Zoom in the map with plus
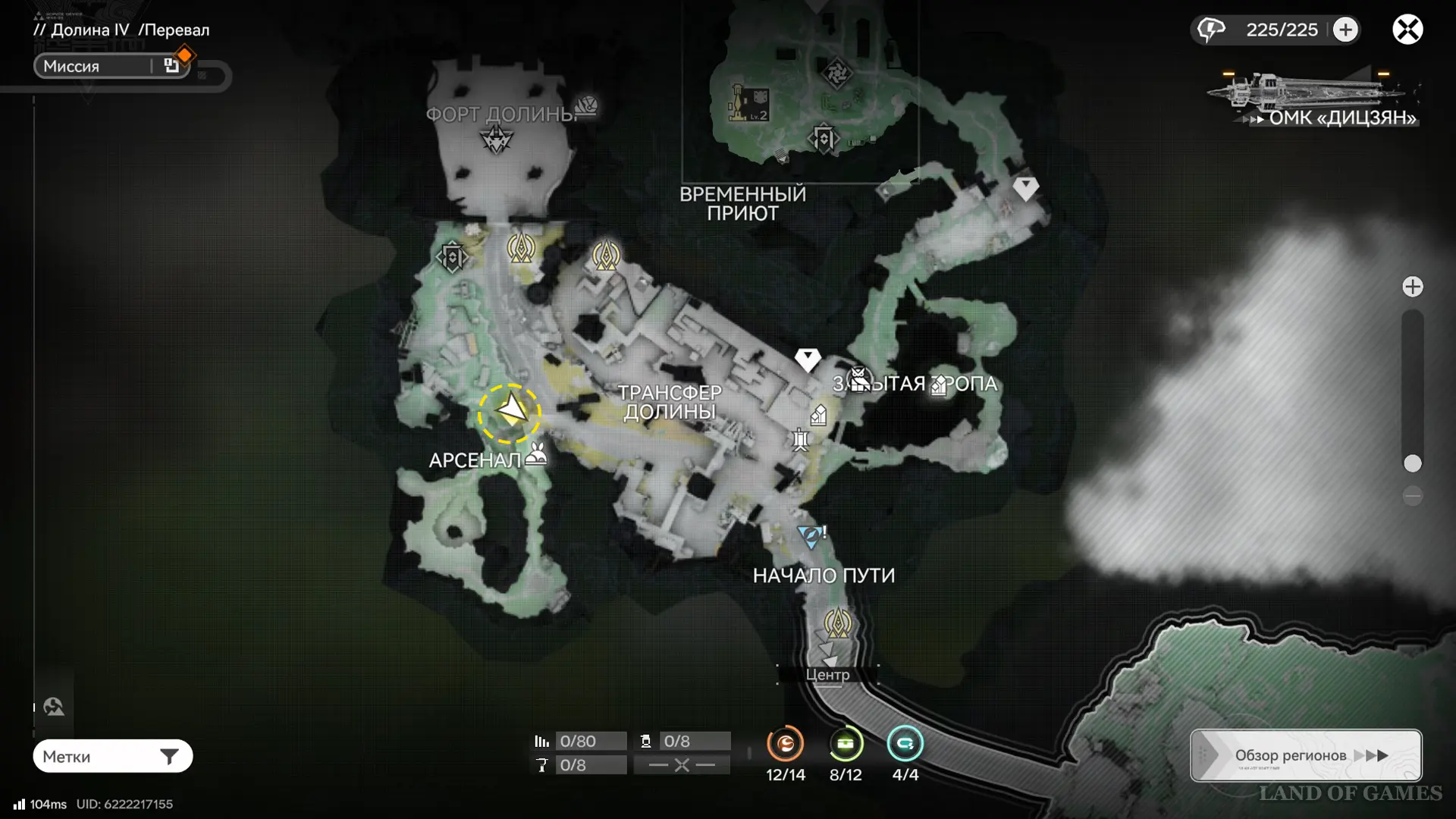Viewport: 1456px width, 819px height. (1412, 287)
